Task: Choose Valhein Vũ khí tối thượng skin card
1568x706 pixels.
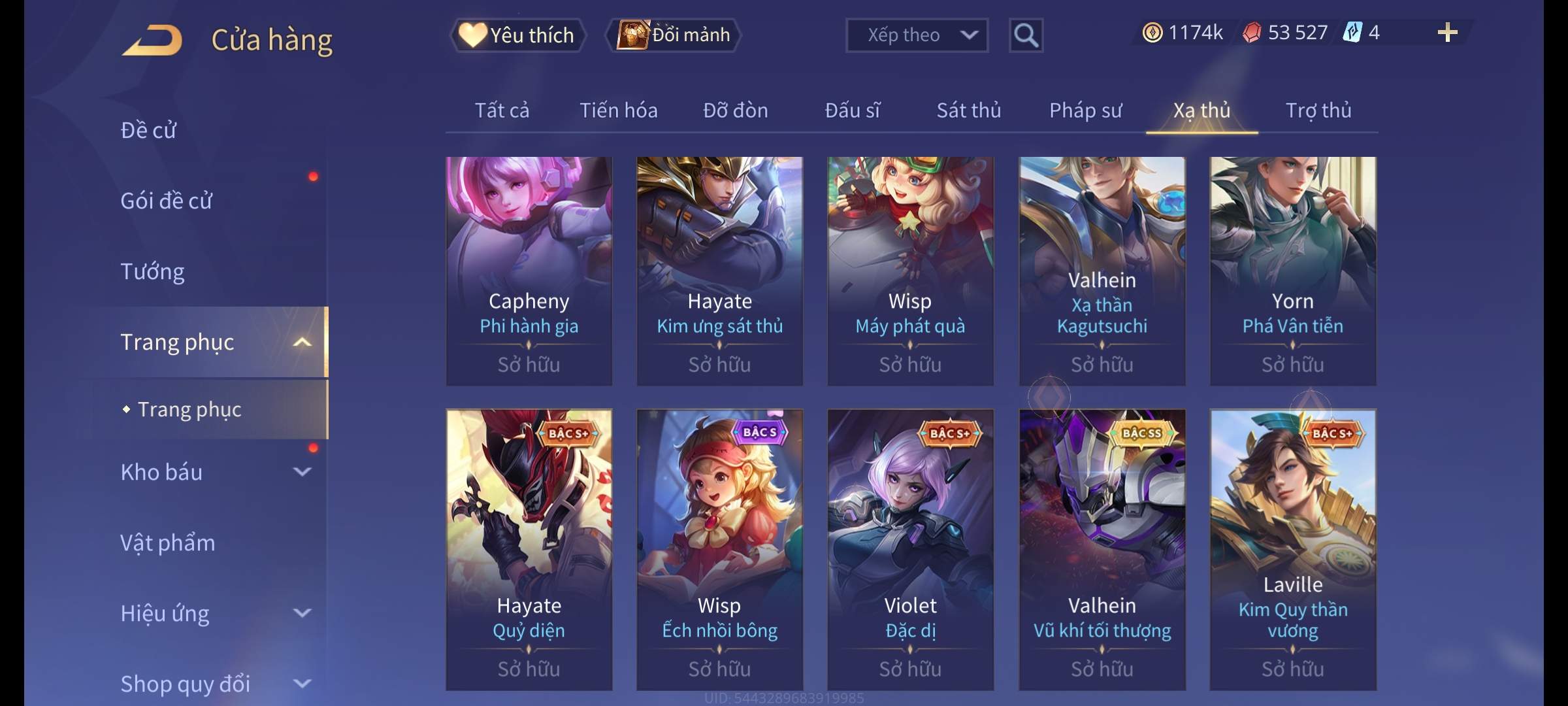Action: pyautogui.click(x=1102, y=549)
